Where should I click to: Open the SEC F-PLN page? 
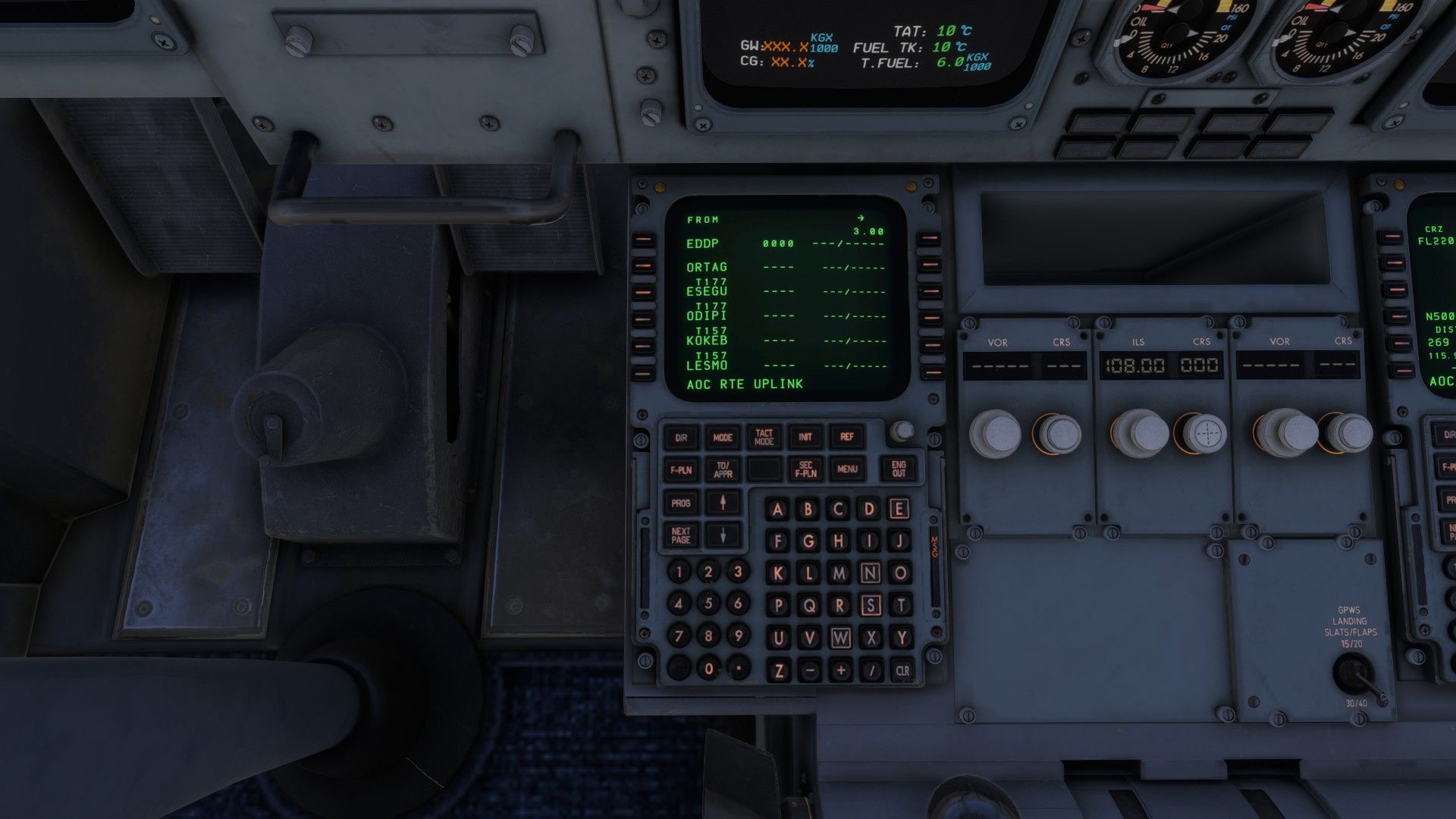pyautogui.click(x=805, y=470)
